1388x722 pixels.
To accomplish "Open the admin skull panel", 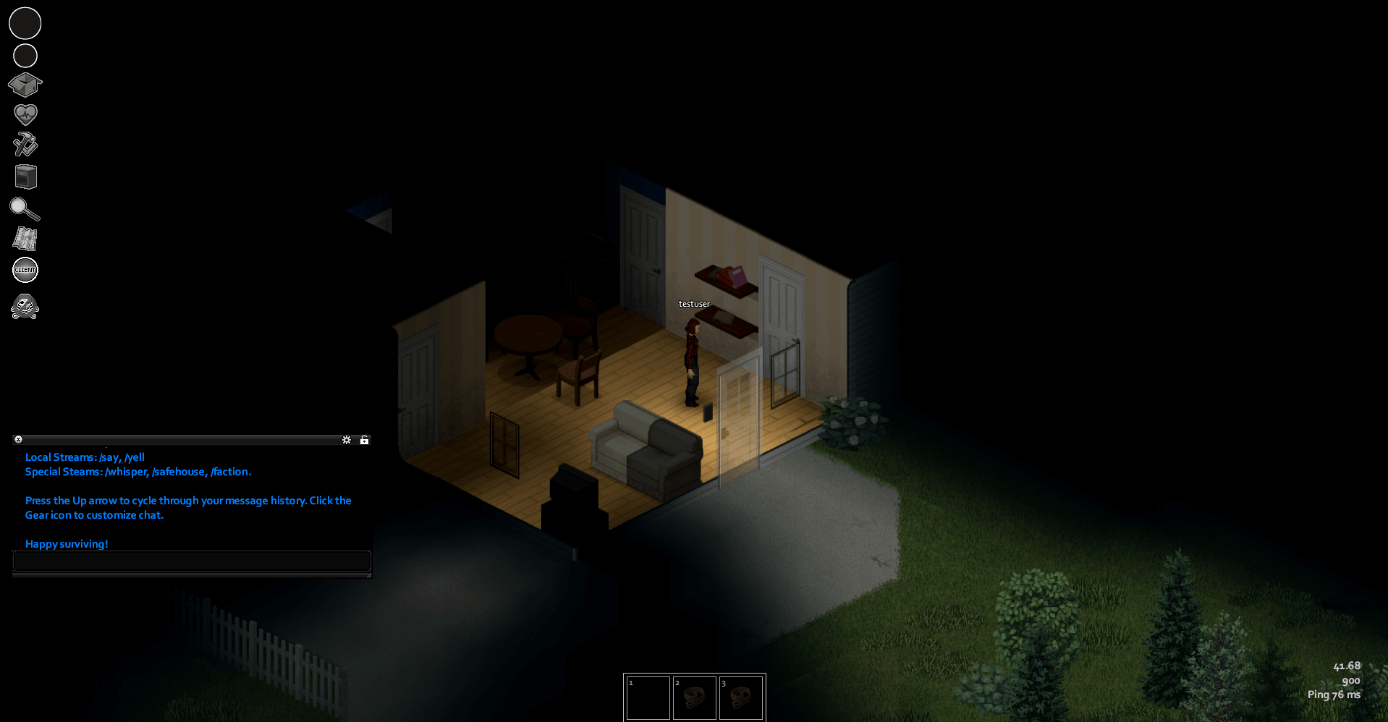I will [x=25, y=307].
